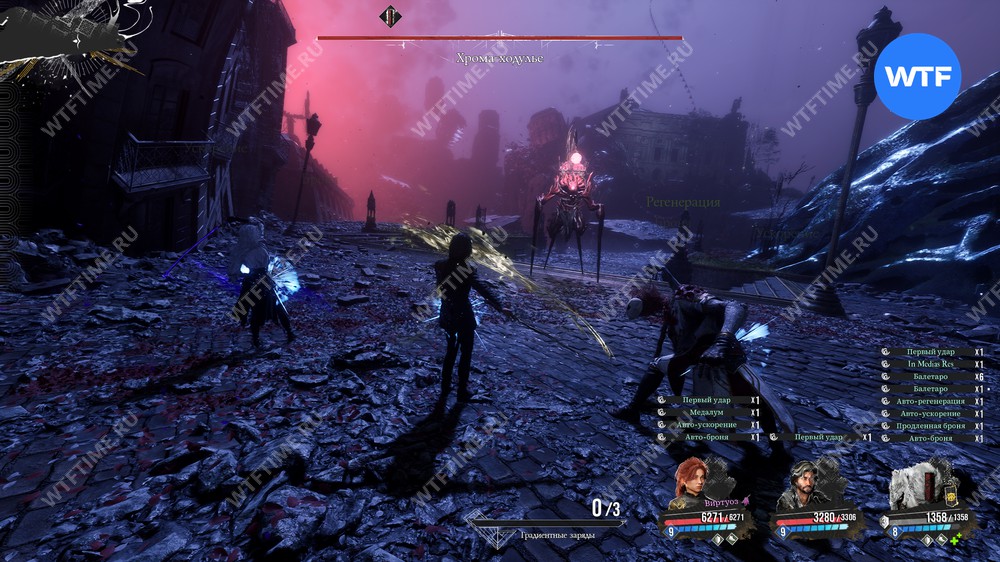Inspect the Балетаро x6 buff row

click(931, 376)
